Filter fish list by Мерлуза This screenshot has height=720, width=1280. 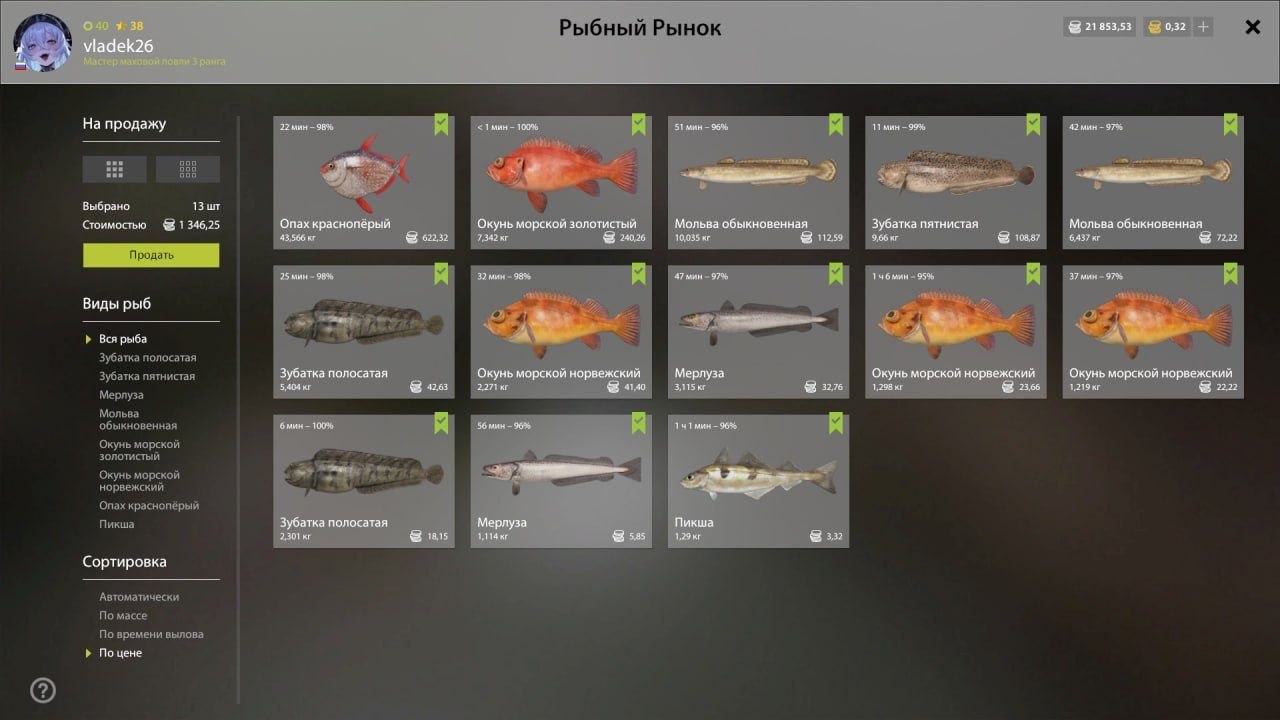121,395
